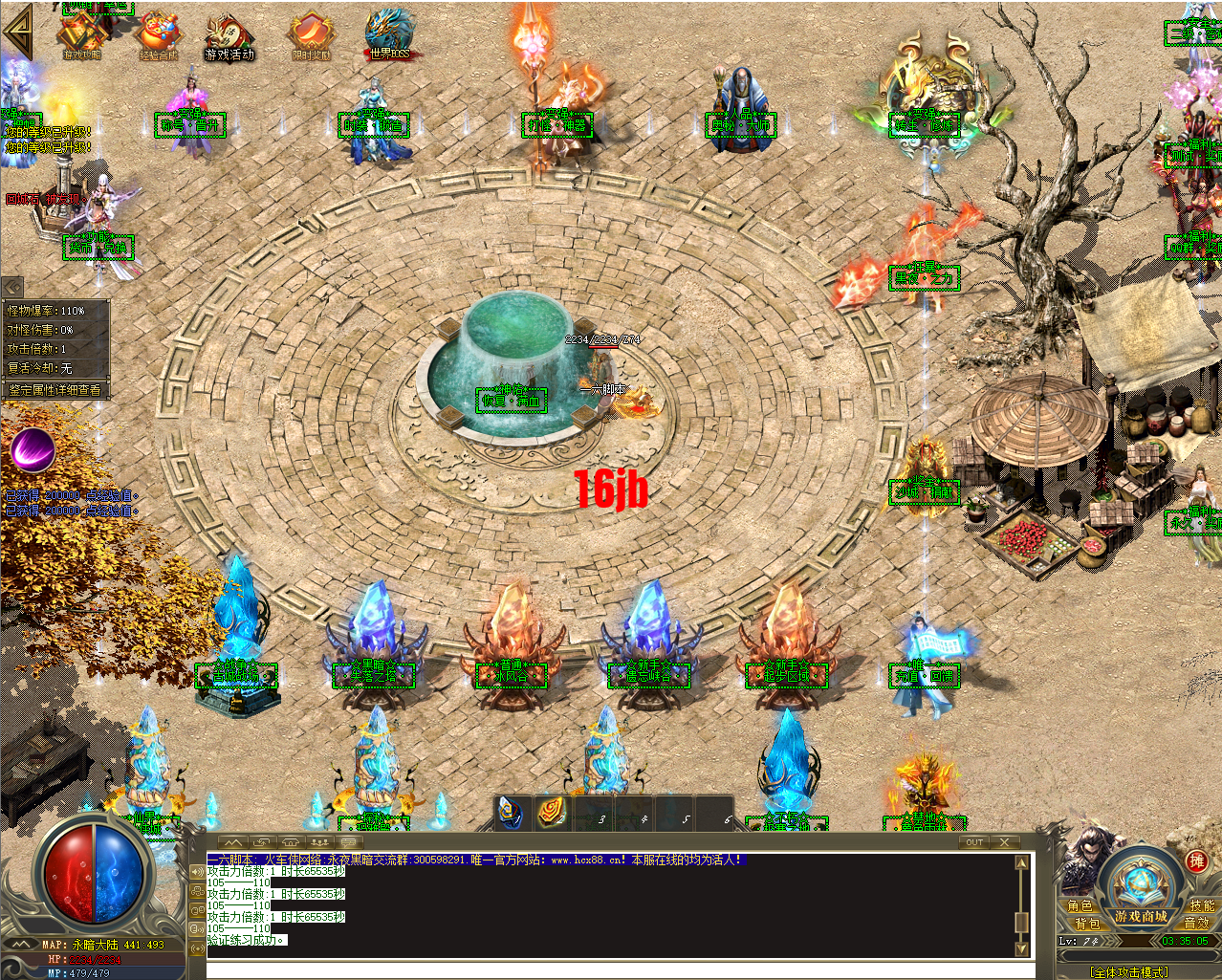Click 鉴定属性详细查看 to view appraisal attributes

(55, 390)
